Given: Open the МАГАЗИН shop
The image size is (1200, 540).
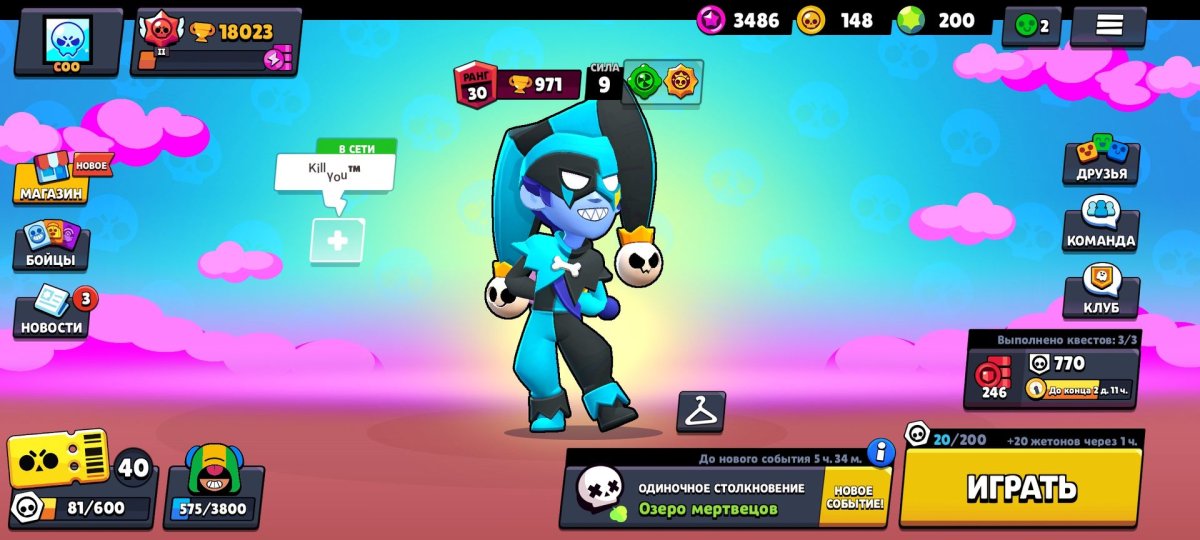Looking at the screenshot, I should (52, 180).
